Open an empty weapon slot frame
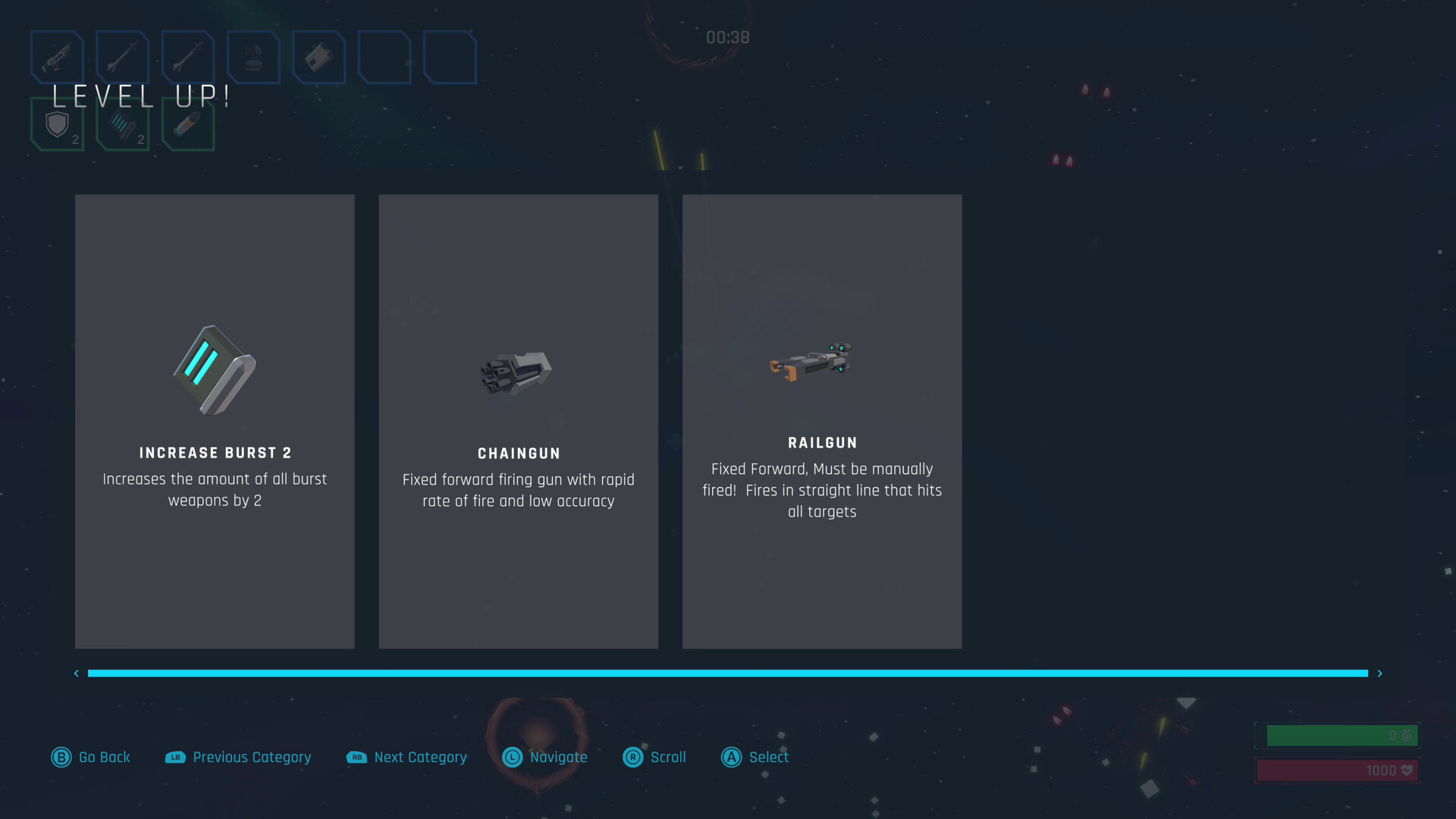The height and width of the screenshot is (819, 1456). click(x=384, y=57)
